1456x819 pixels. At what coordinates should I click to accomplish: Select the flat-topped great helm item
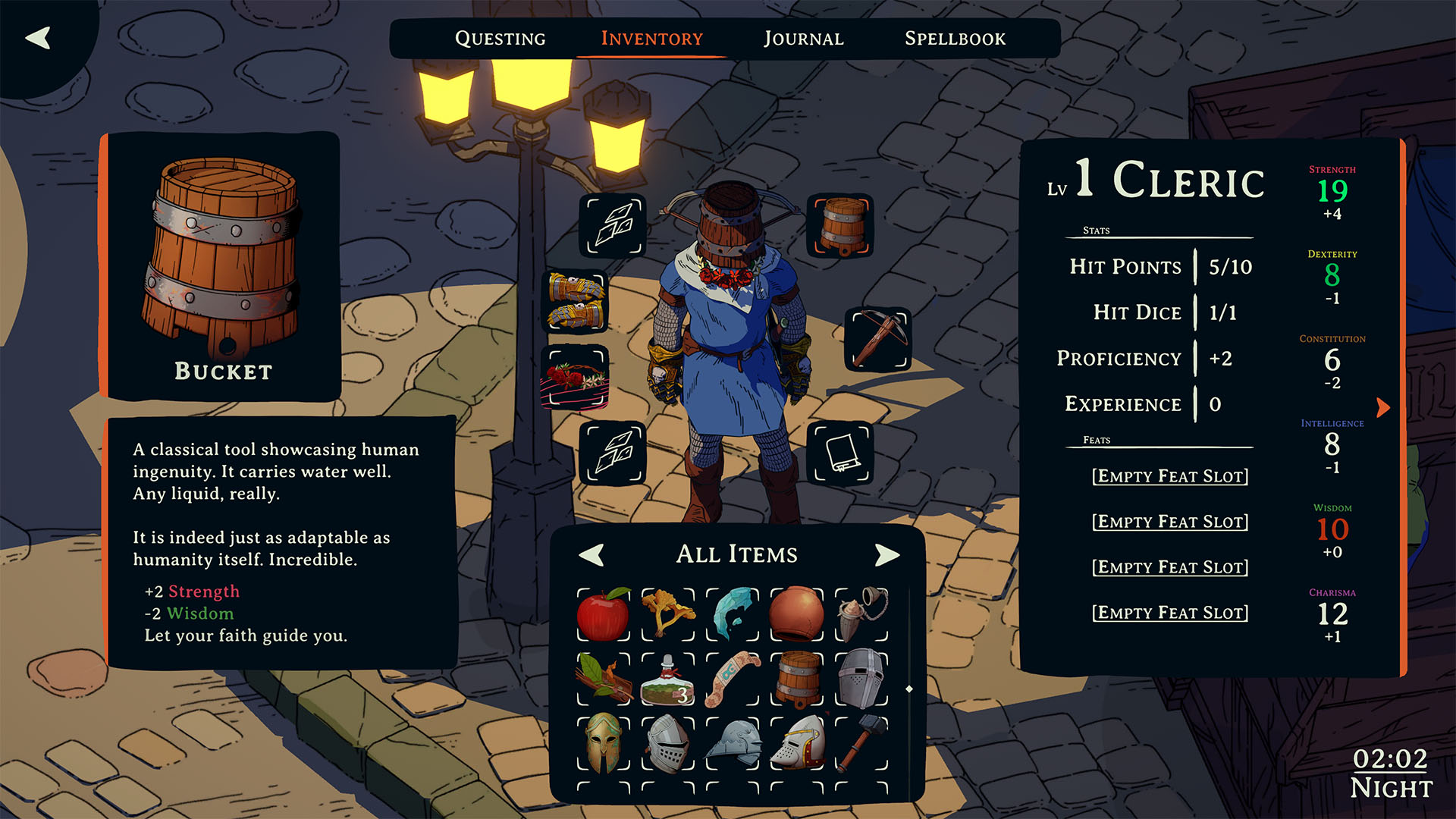coord(861,679)
